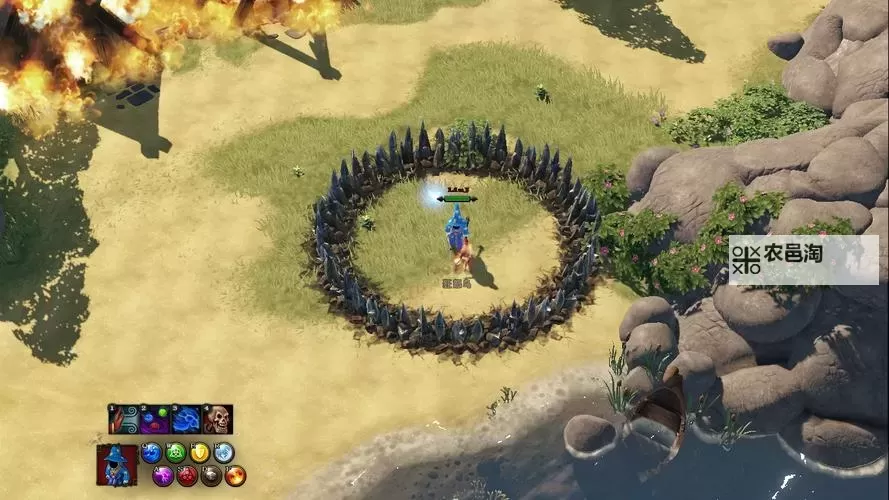Add the orange Fire element orb
Image resolution: width=889 pixels, height=500 pixels.
click(x=235, y=476)
